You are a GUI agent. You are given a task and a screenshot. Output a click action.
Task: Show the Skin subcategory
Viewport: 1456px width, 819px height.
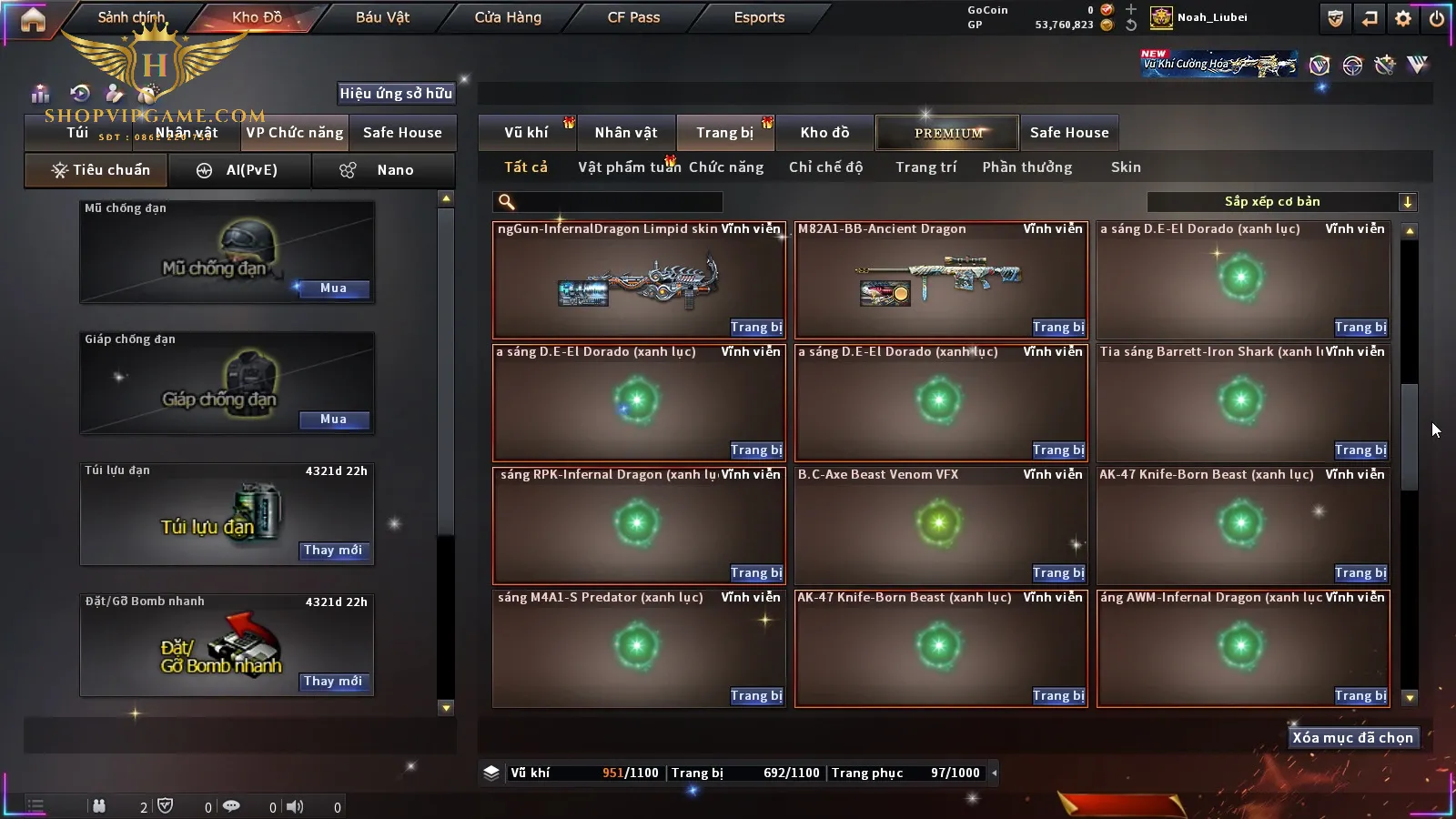1125,167
